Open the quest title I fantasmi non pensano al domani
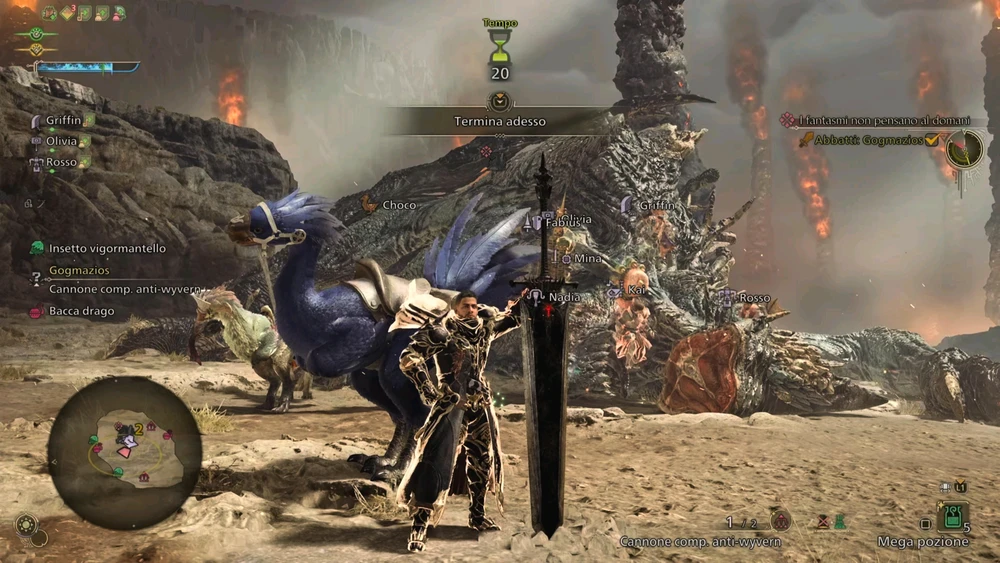Viewport: 1000px width, 563px height. coord(883,120)
